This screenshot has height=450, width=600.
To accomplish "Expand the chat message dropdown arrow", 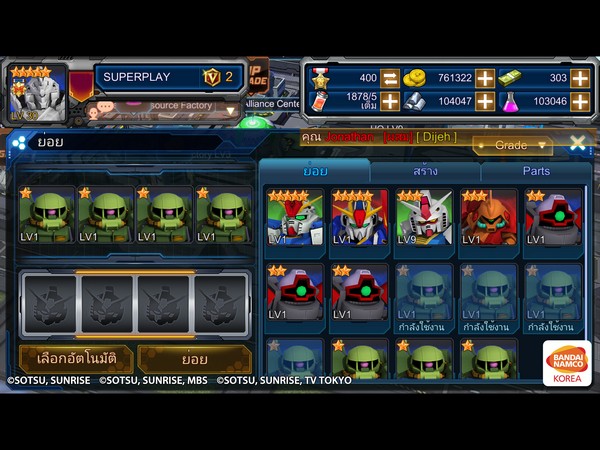I will (231, 110).
